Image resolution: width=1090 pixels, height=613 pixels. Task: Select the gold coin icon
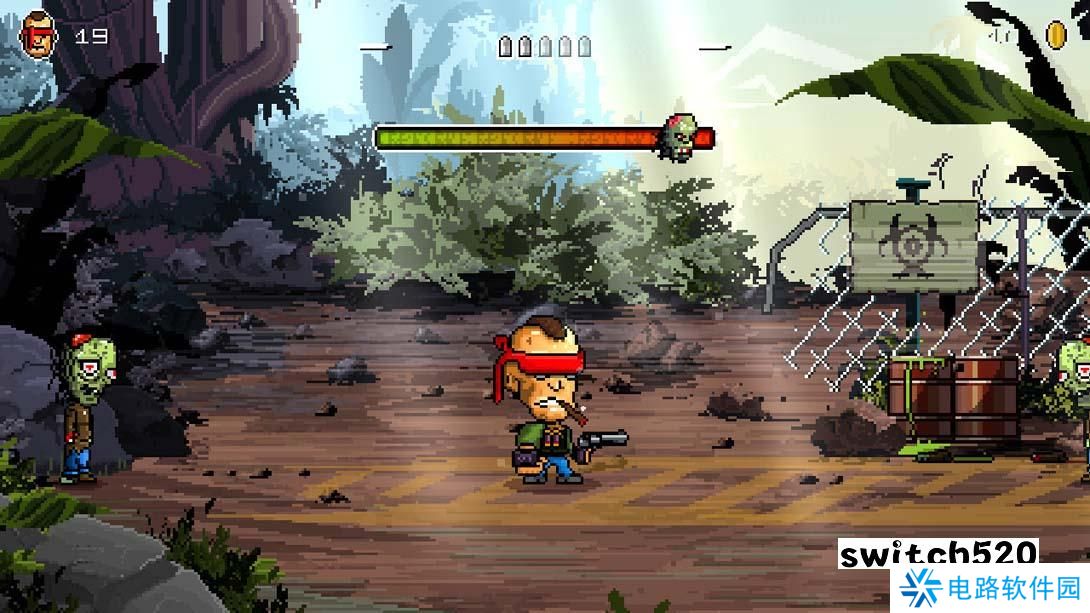click(1055, 36)
